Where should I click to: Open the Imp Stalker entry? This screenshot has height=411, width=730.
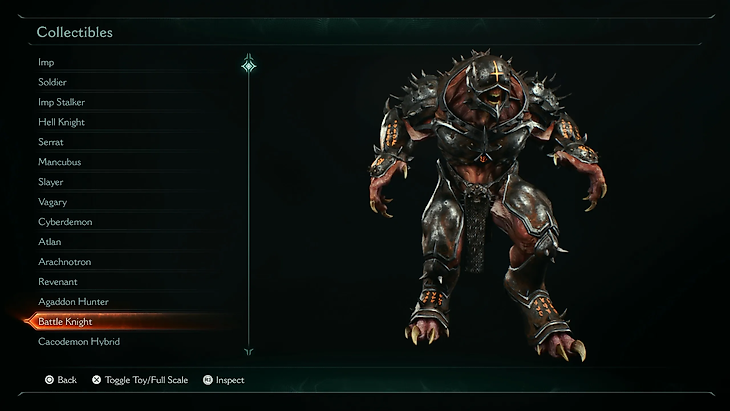[x=62, y=102]
